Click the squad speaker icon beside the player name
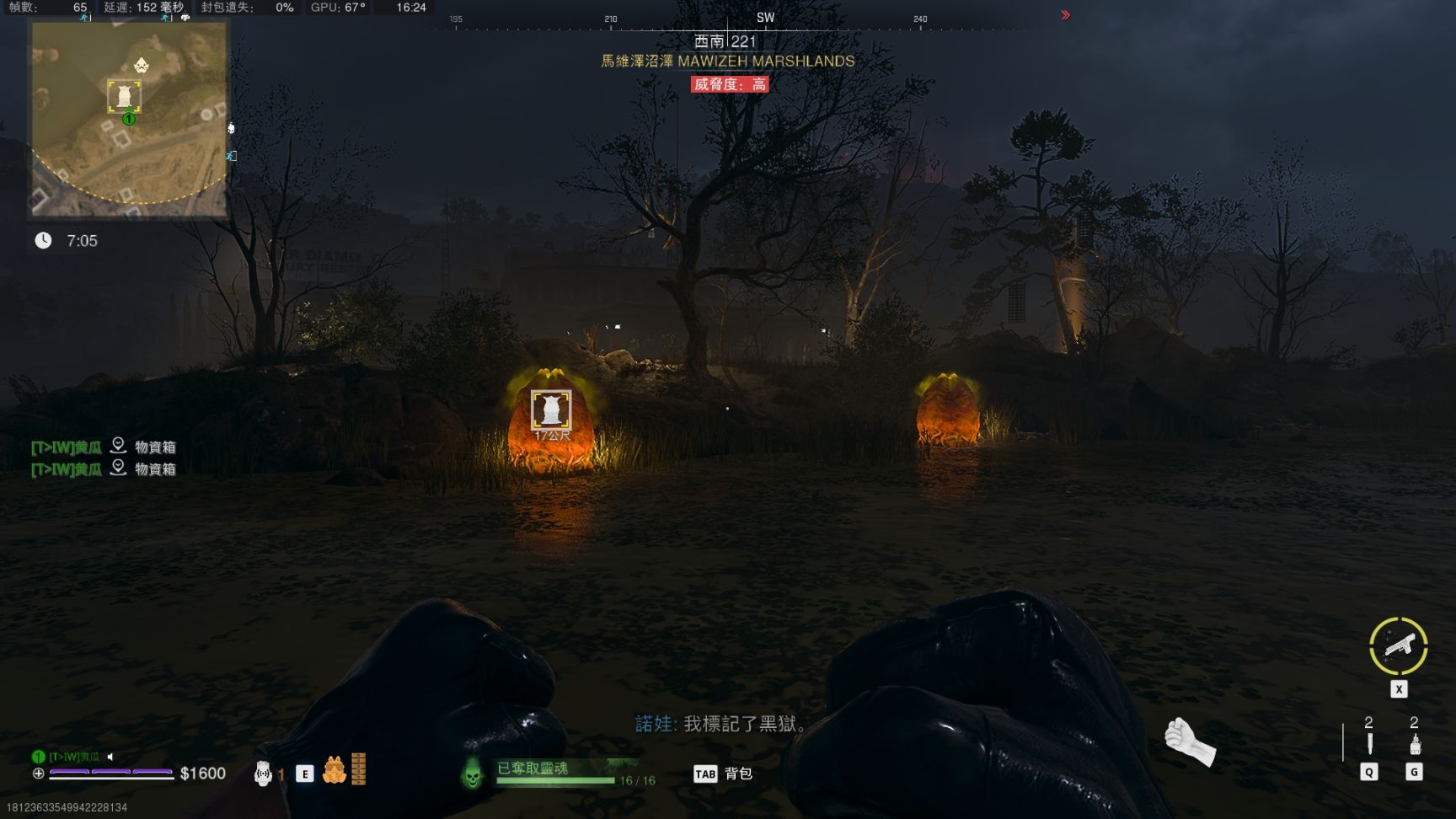 tap(110, 757)
